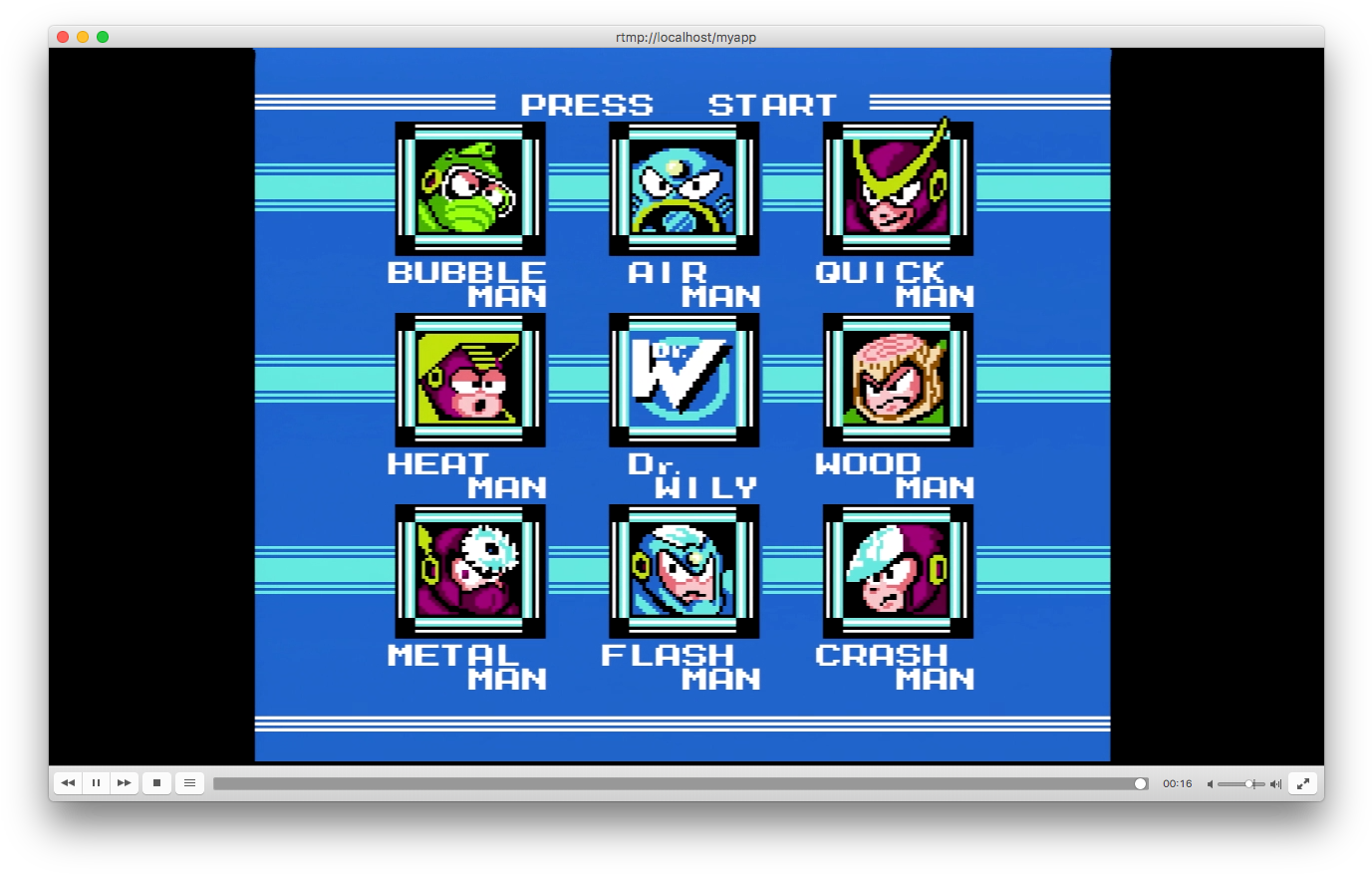
Task: Select the Wood Man portrait
Action: (897, 380)
